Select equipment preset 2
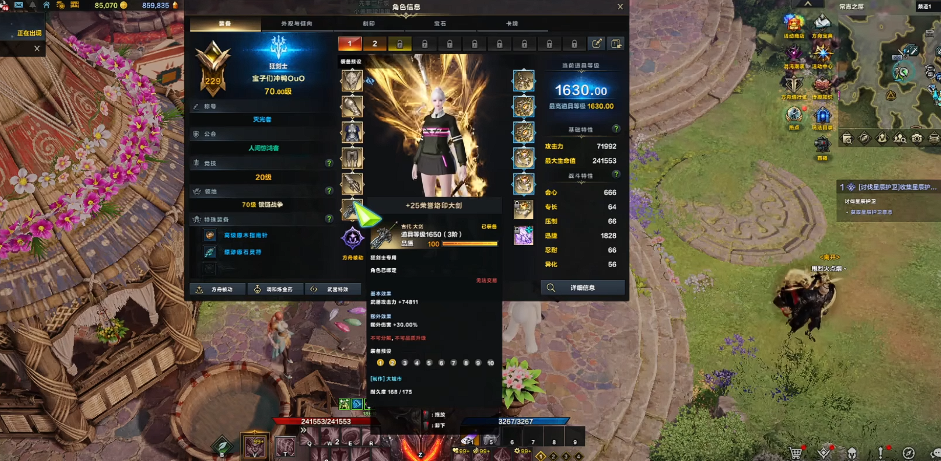The width and height of the screenshot is (941, 461). (374, 44)
